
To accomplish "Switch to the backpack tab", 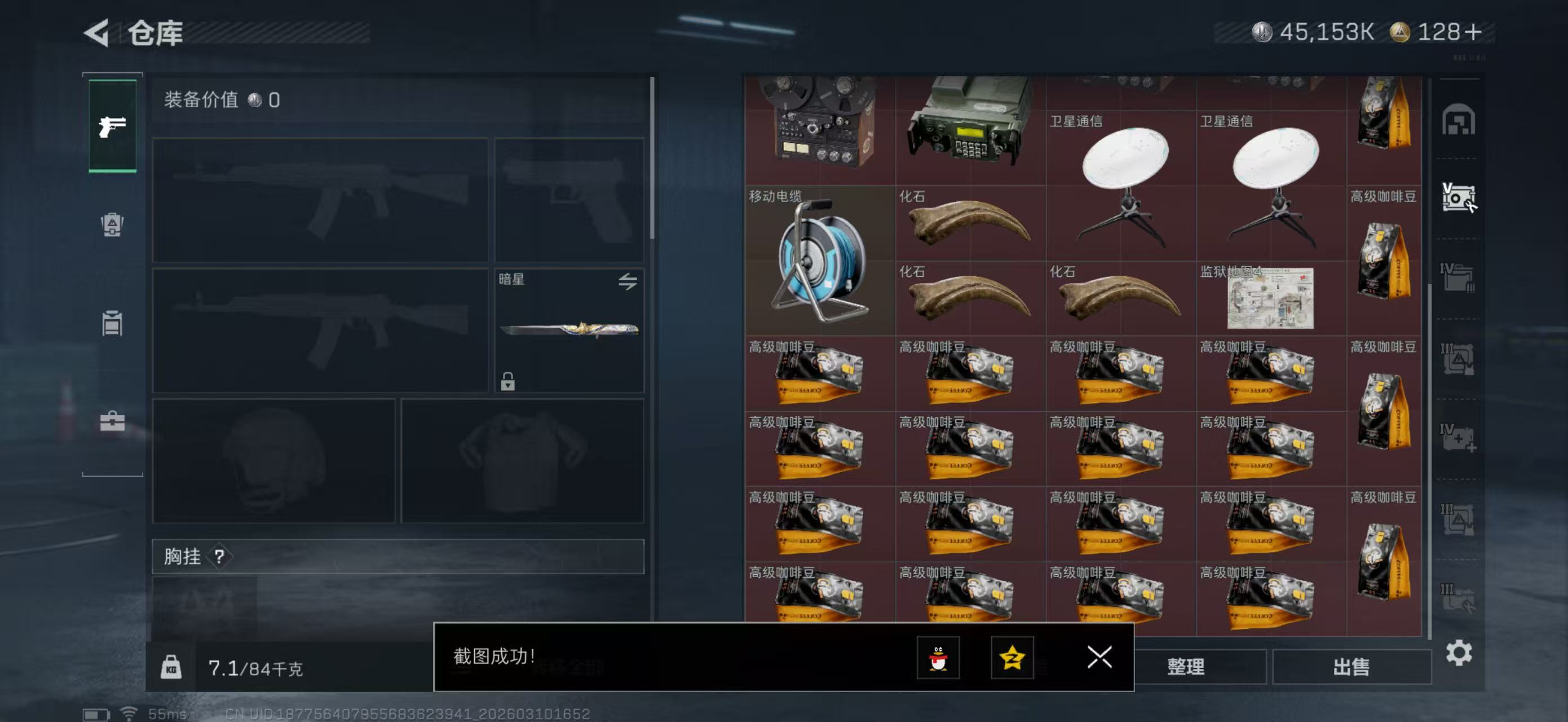I will [x=113, y=224].
